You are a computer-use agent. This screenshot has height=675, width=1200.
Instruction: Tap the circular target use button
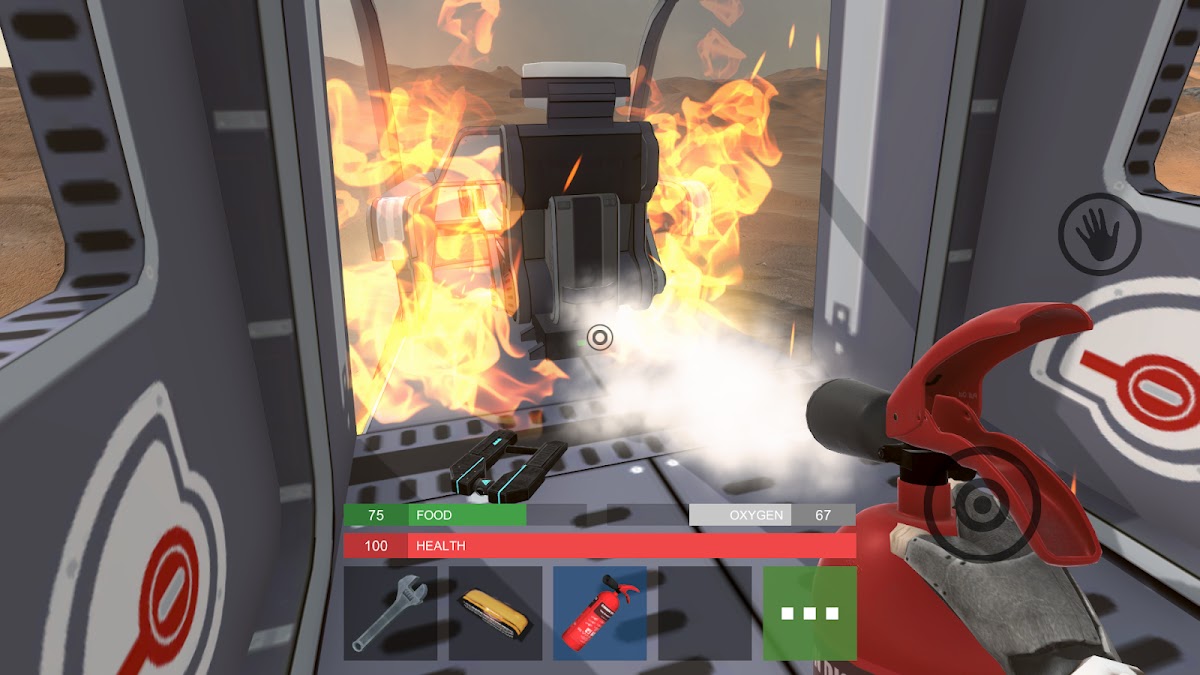pos(967,504)
